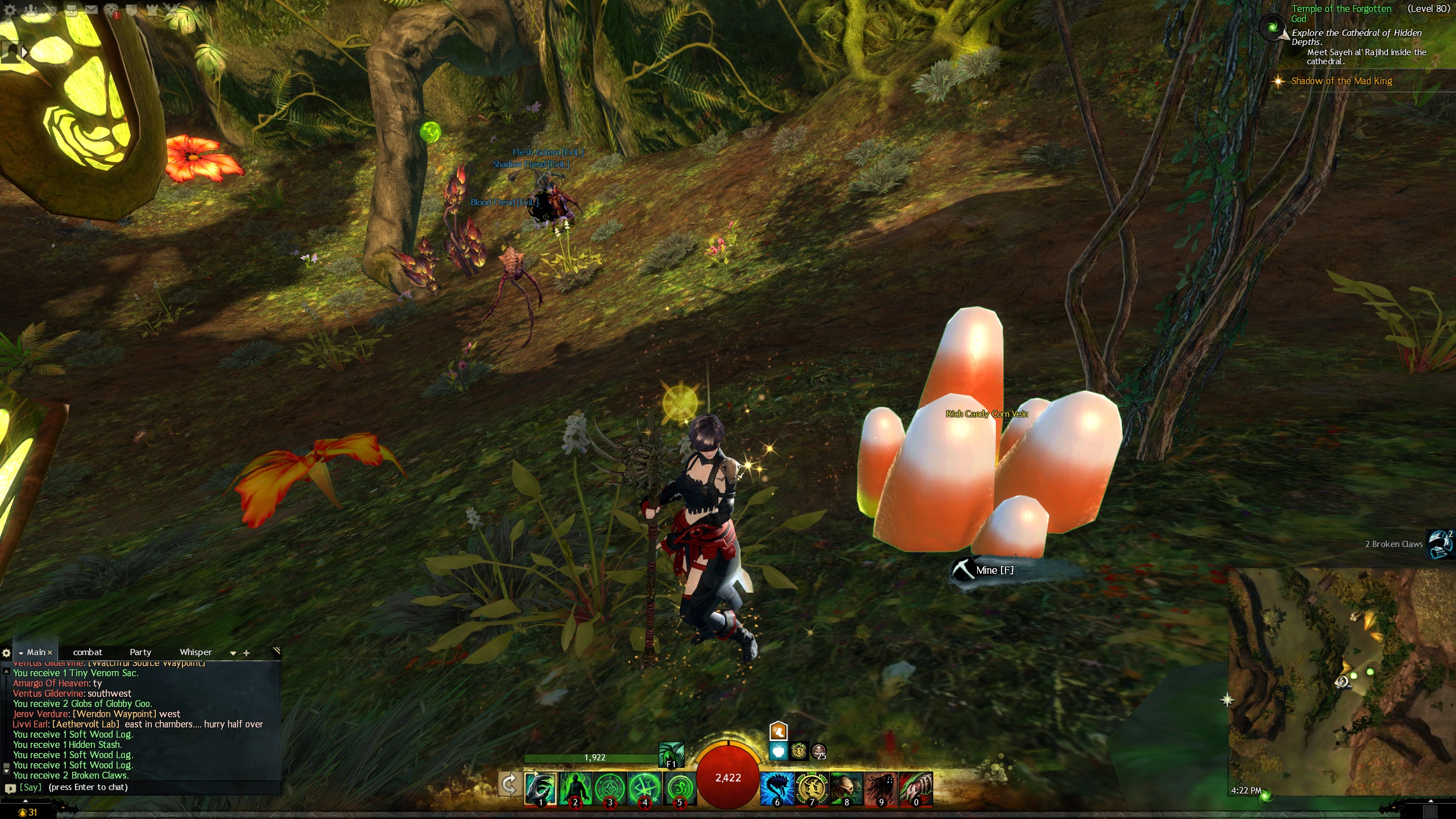This screenshot has width=1456, height=819.
Task: Switch to the combat chat tab
Action: point(88,652)
